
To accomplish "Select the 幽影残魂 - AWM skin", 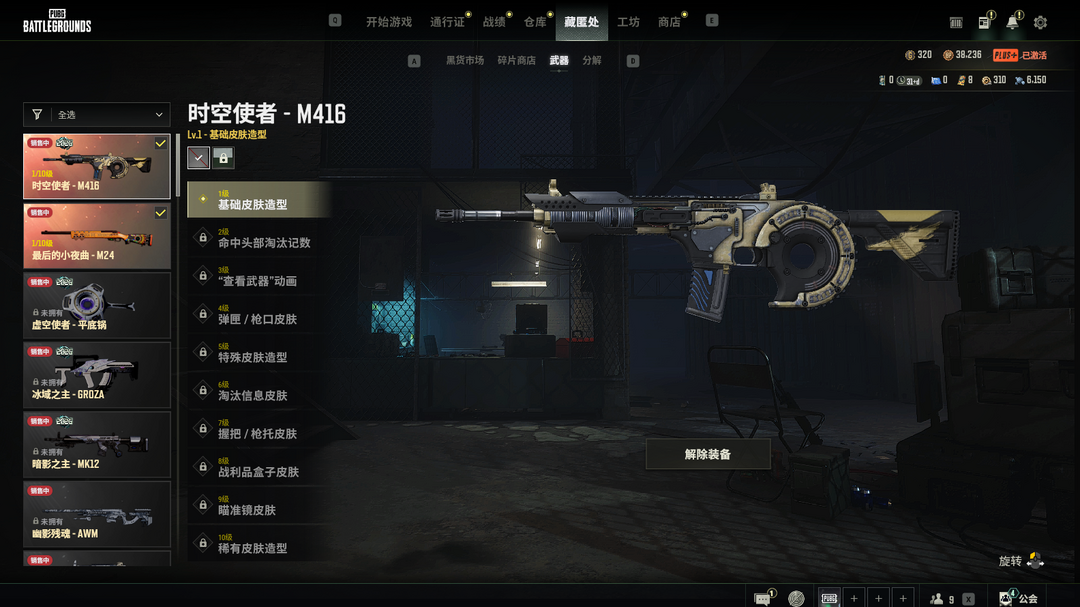I will 97,514.
